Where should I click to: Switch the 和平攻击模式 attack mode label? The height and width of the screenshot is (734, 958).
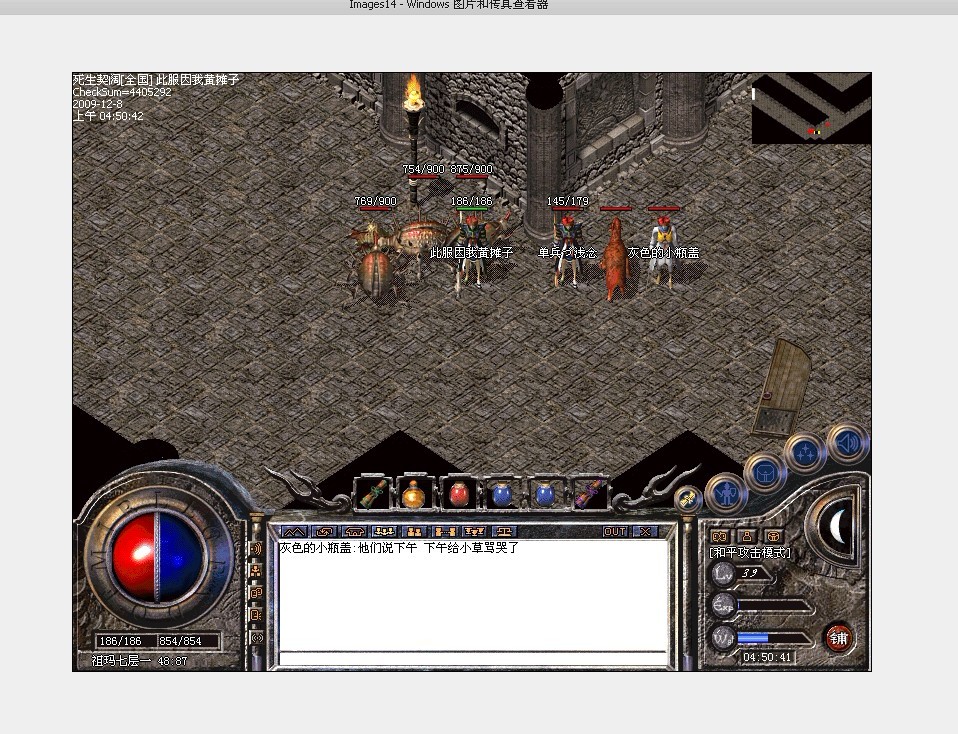[750, 552]
